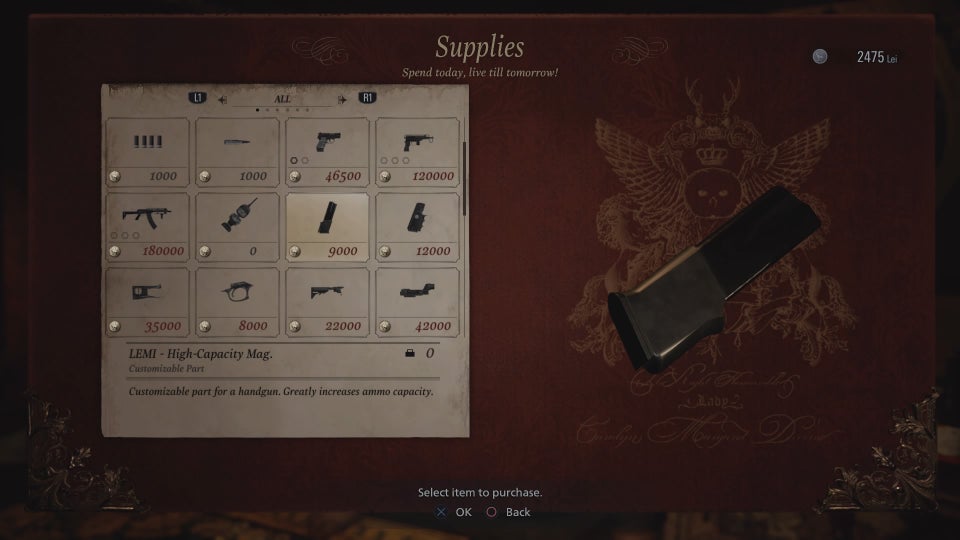Switch to the previous shop category arrow

(222, 99)
